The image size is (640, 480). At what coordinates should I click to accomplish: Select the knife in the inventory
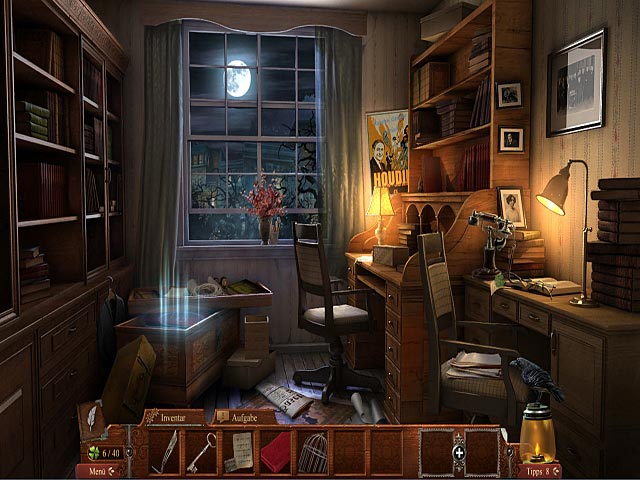click(166, 451)
